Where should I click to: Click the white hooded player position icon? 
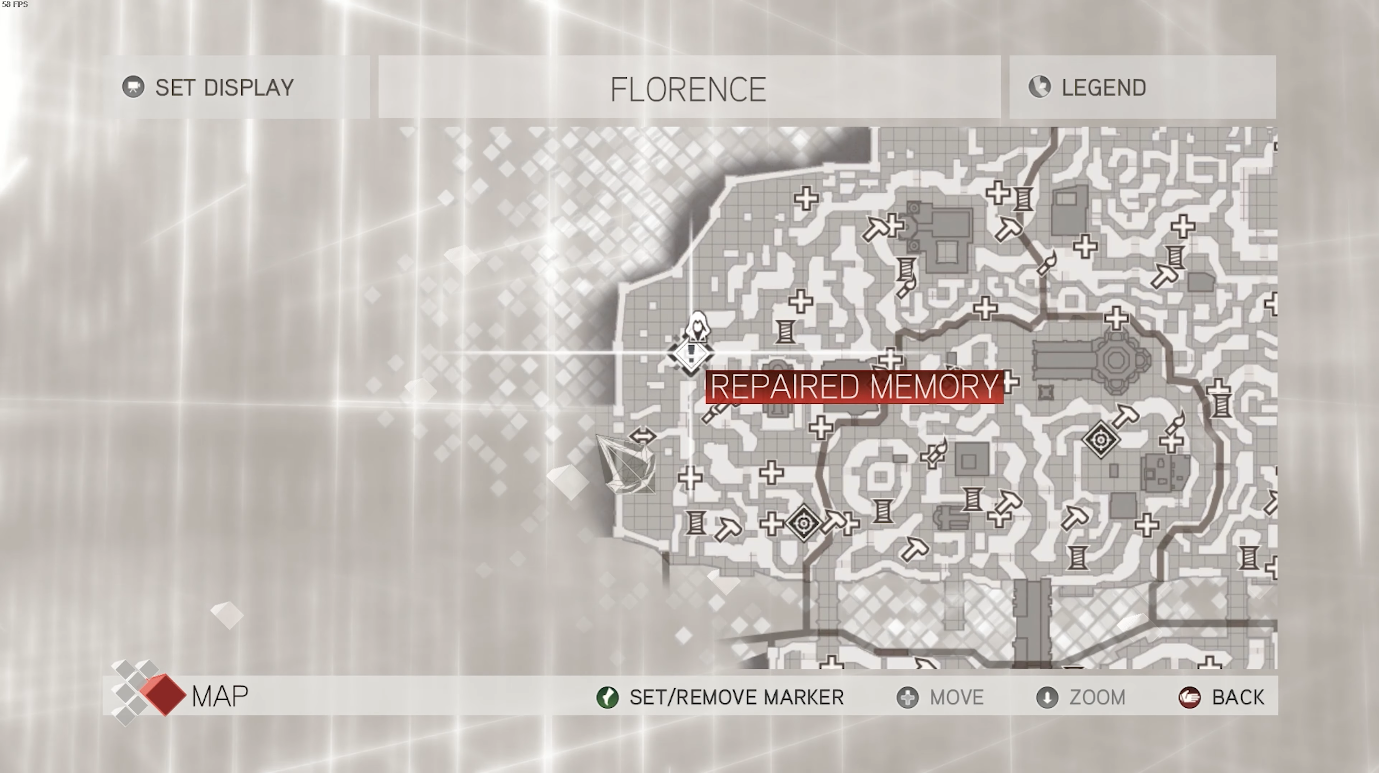697,326
